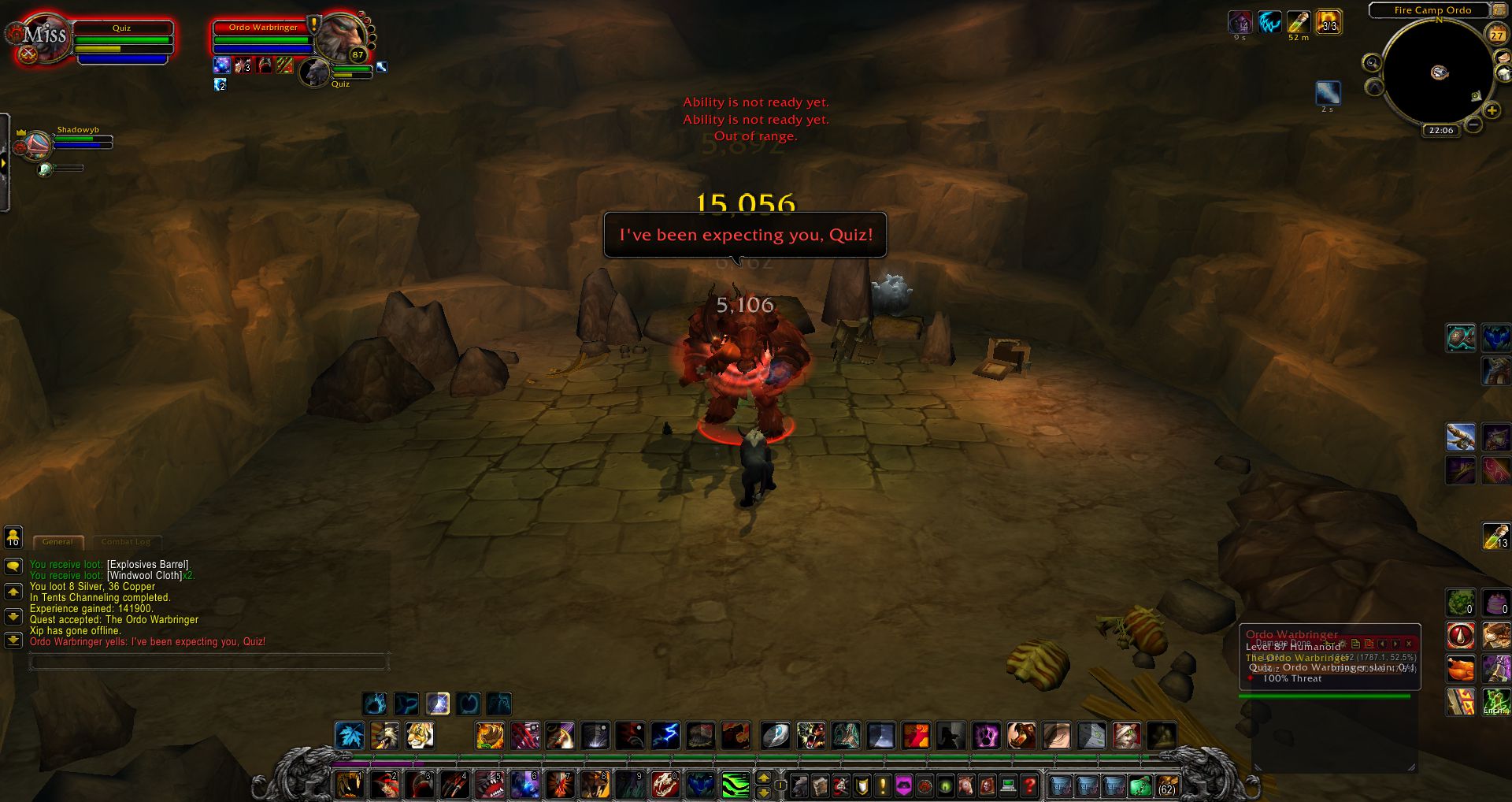Click the 3/3 stacked buff icon
Viewport: 1512px width, 802px height.
click(x=1329, y=22)
